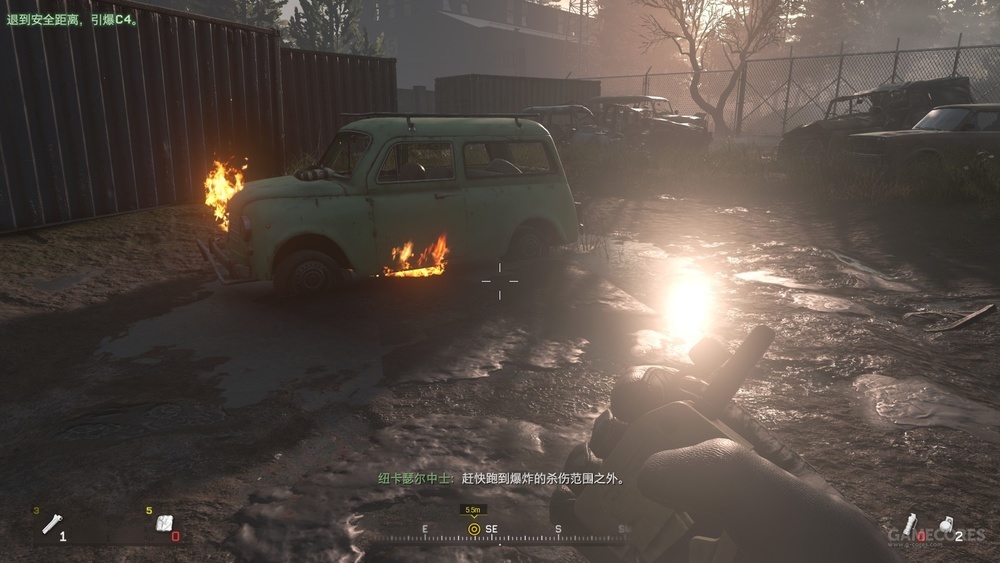Click the yellow objective marker on the compass
This screenshot has height=563, width=1000.
pos(474,528)
